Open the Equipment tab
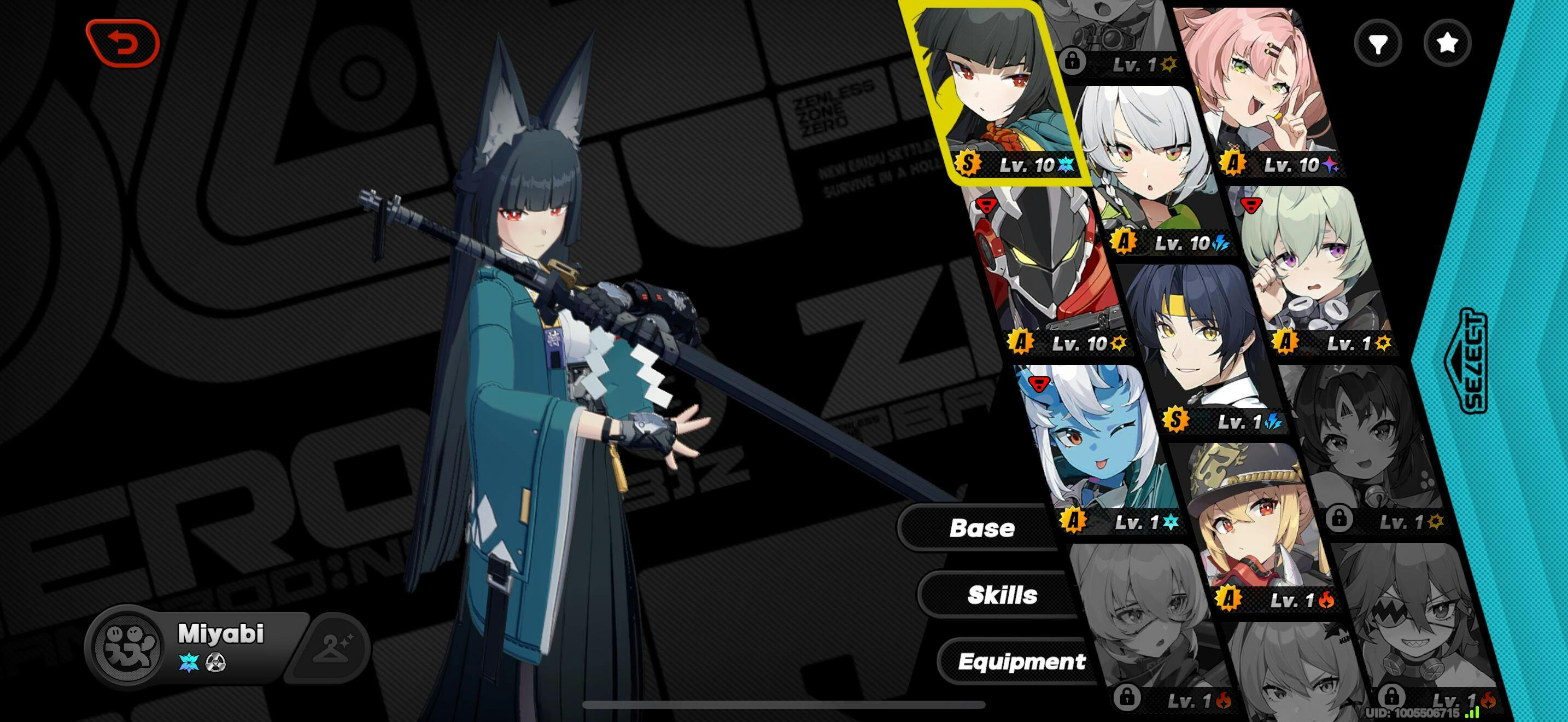Screen dimensions: 1568x722 1021,661
